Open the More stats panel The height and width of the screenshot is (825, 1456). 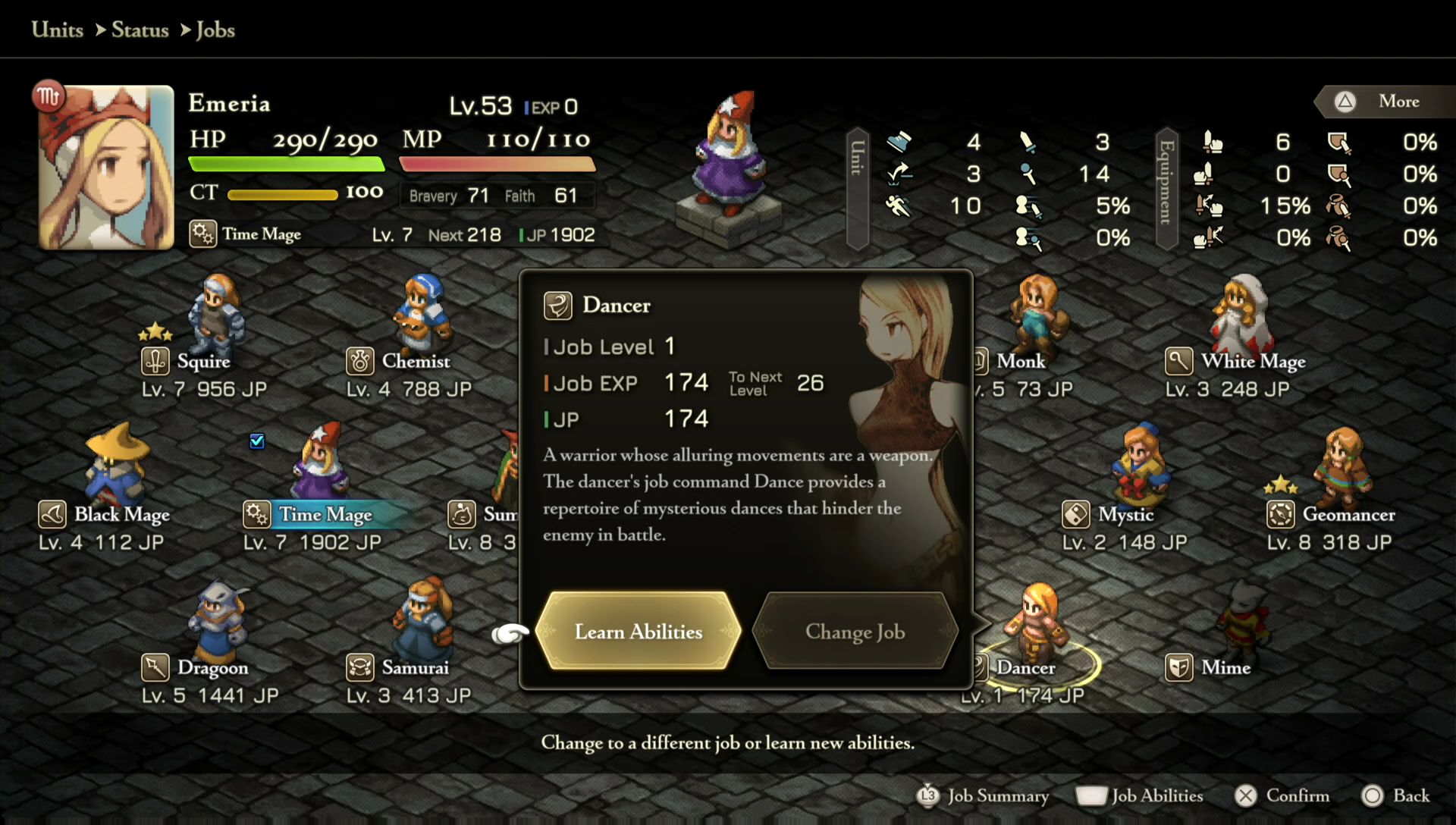[x=1385, y=102]
